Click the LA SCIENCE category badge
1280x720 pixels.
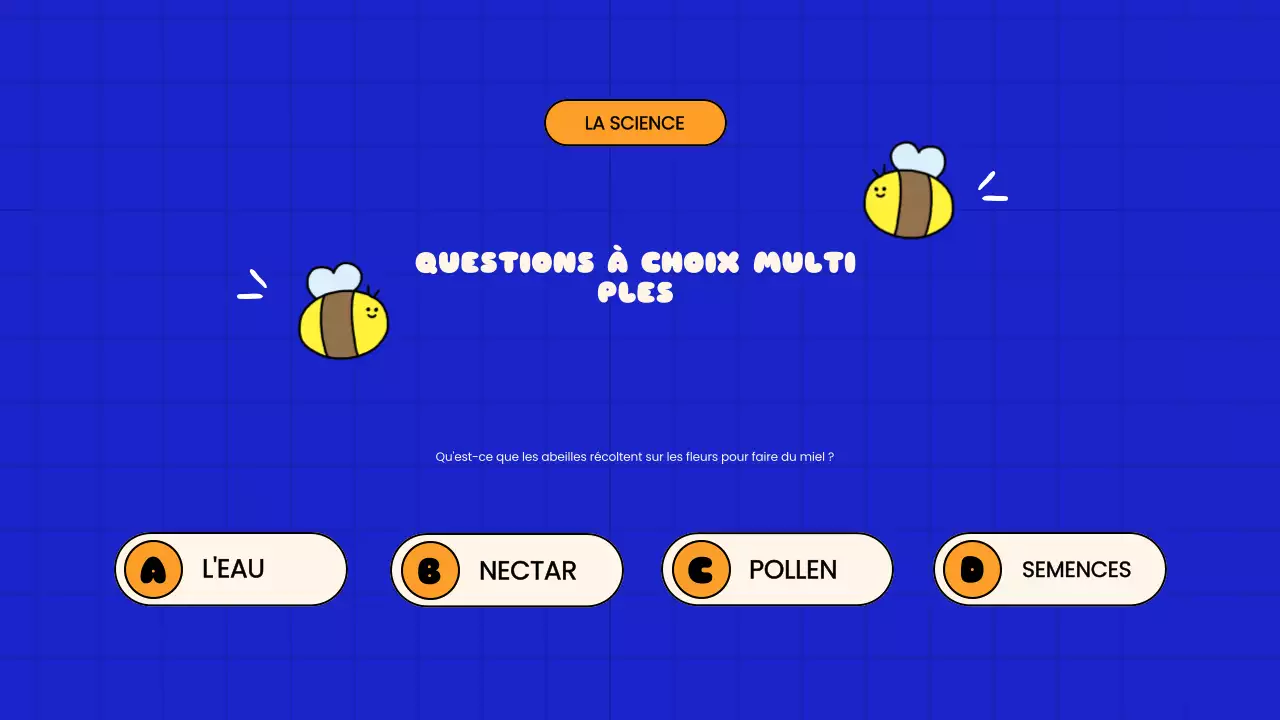click(x=634, y=122)
